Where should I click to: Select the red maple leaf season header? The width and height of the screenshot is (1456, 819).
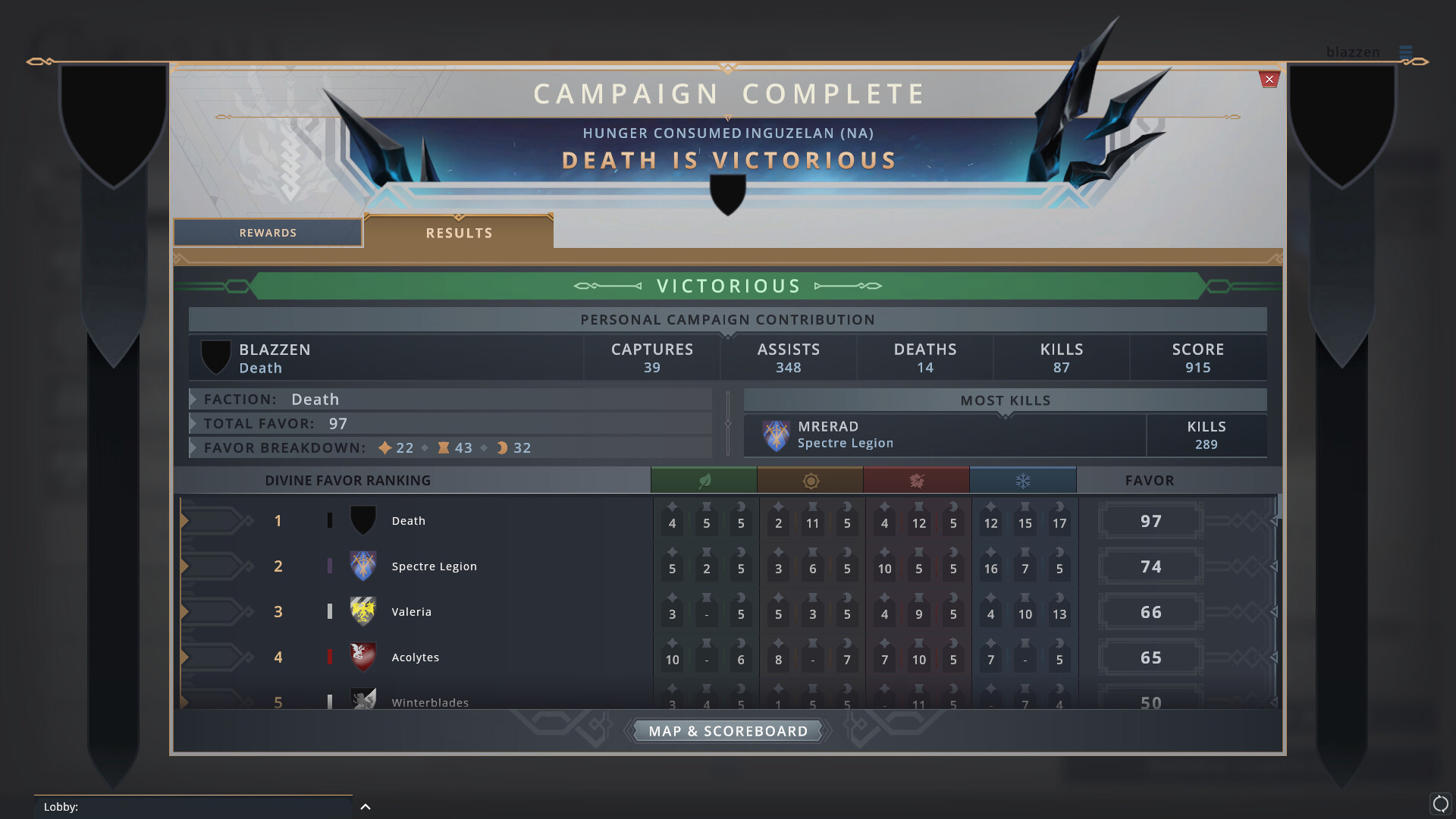[x=916, y=480]
